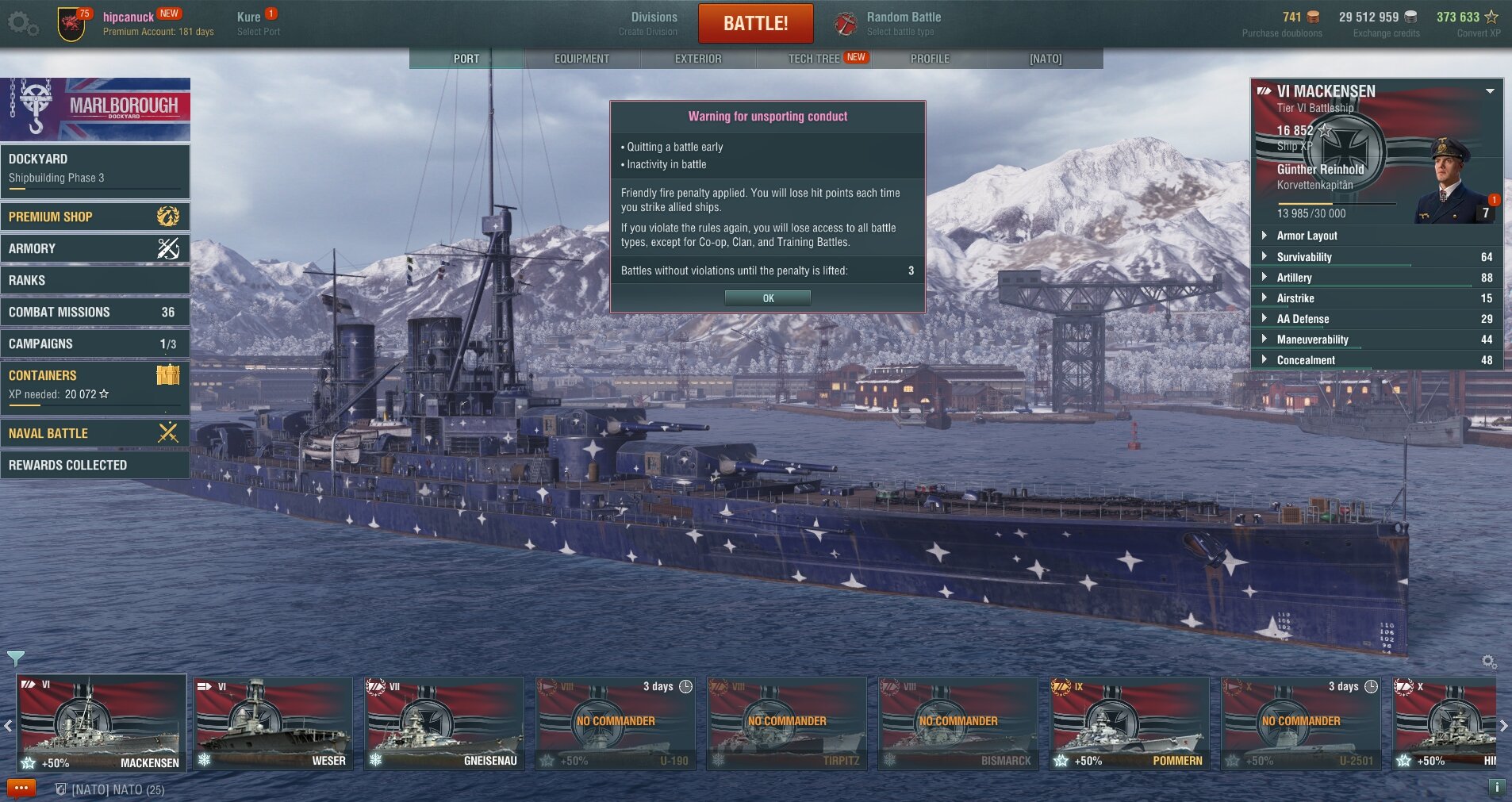This screenshot has width=1512, height=802.
Task: Choose the Gneisenau ship card
Action: point(444,723)
